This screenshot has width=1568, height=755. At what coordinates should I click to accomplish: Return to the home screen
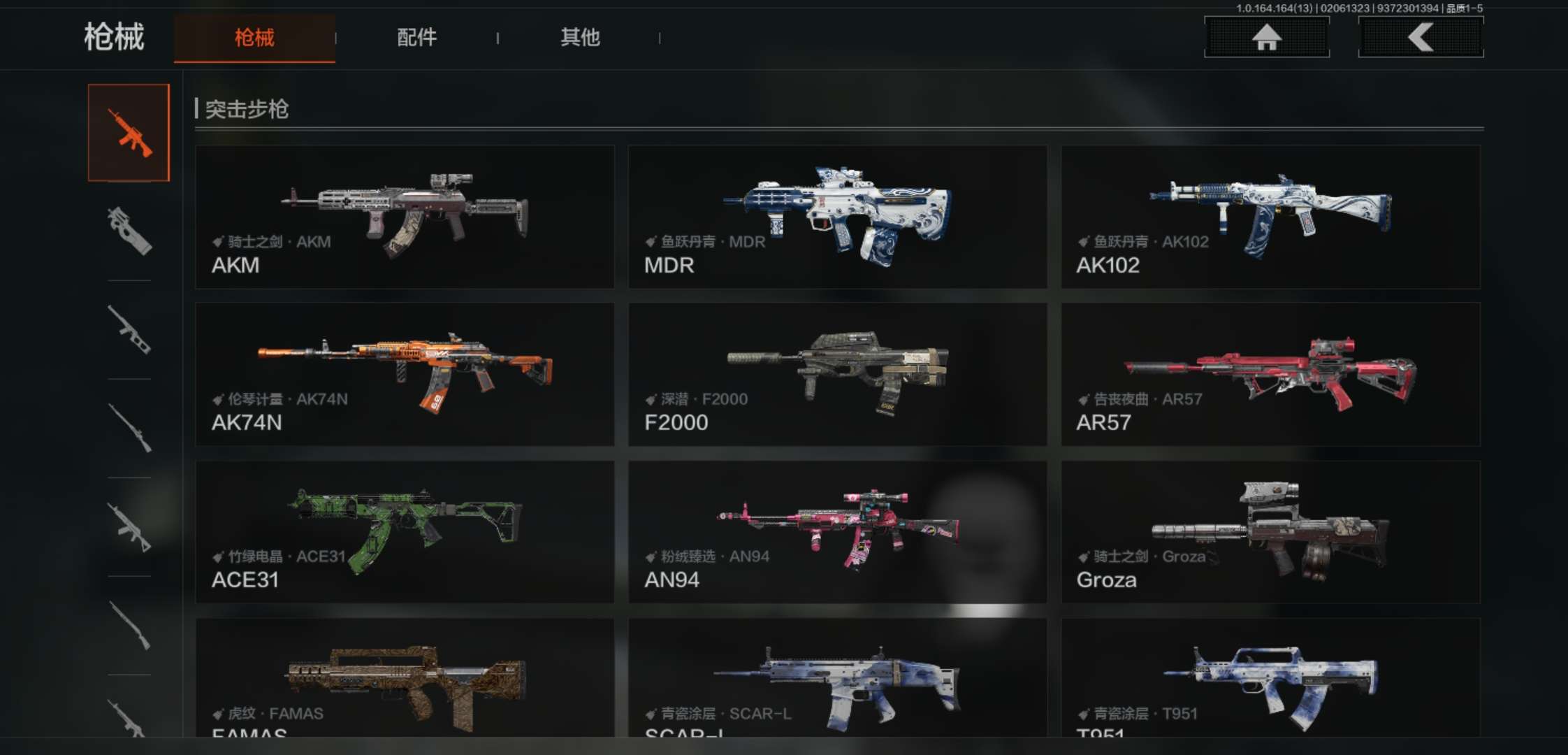pos(1266,37)
